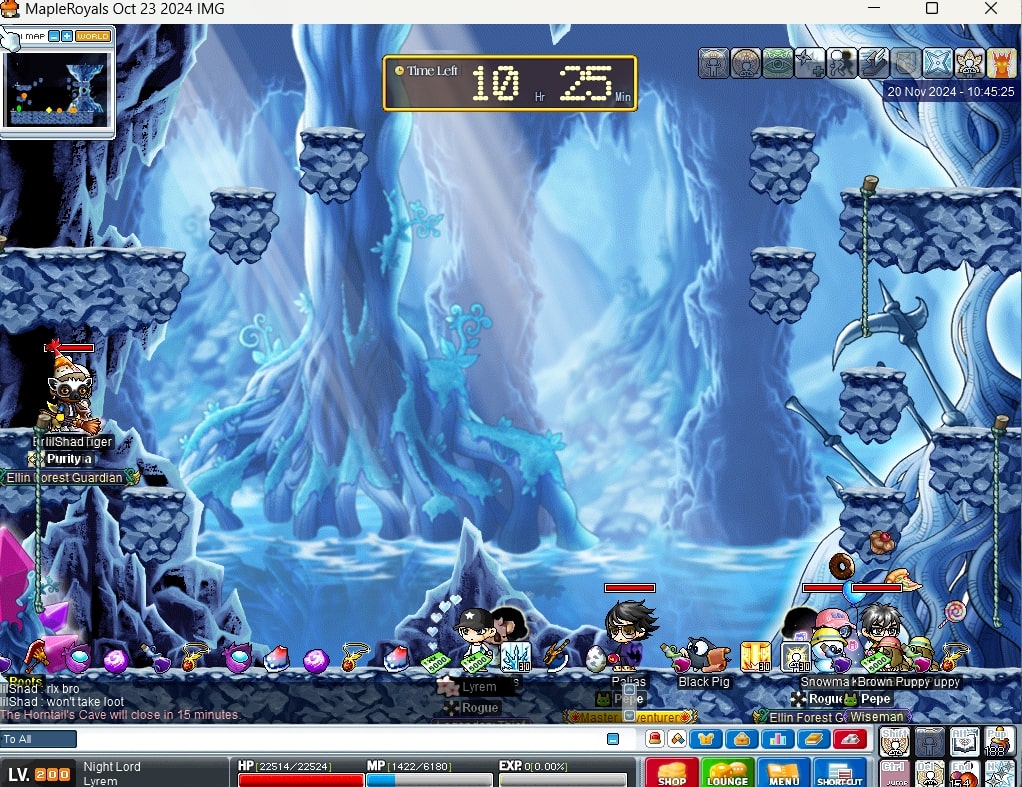Viewport: 1022px width, 787px height.
Task: Expand the minimap with the plus button
Action: pos(67,37)
